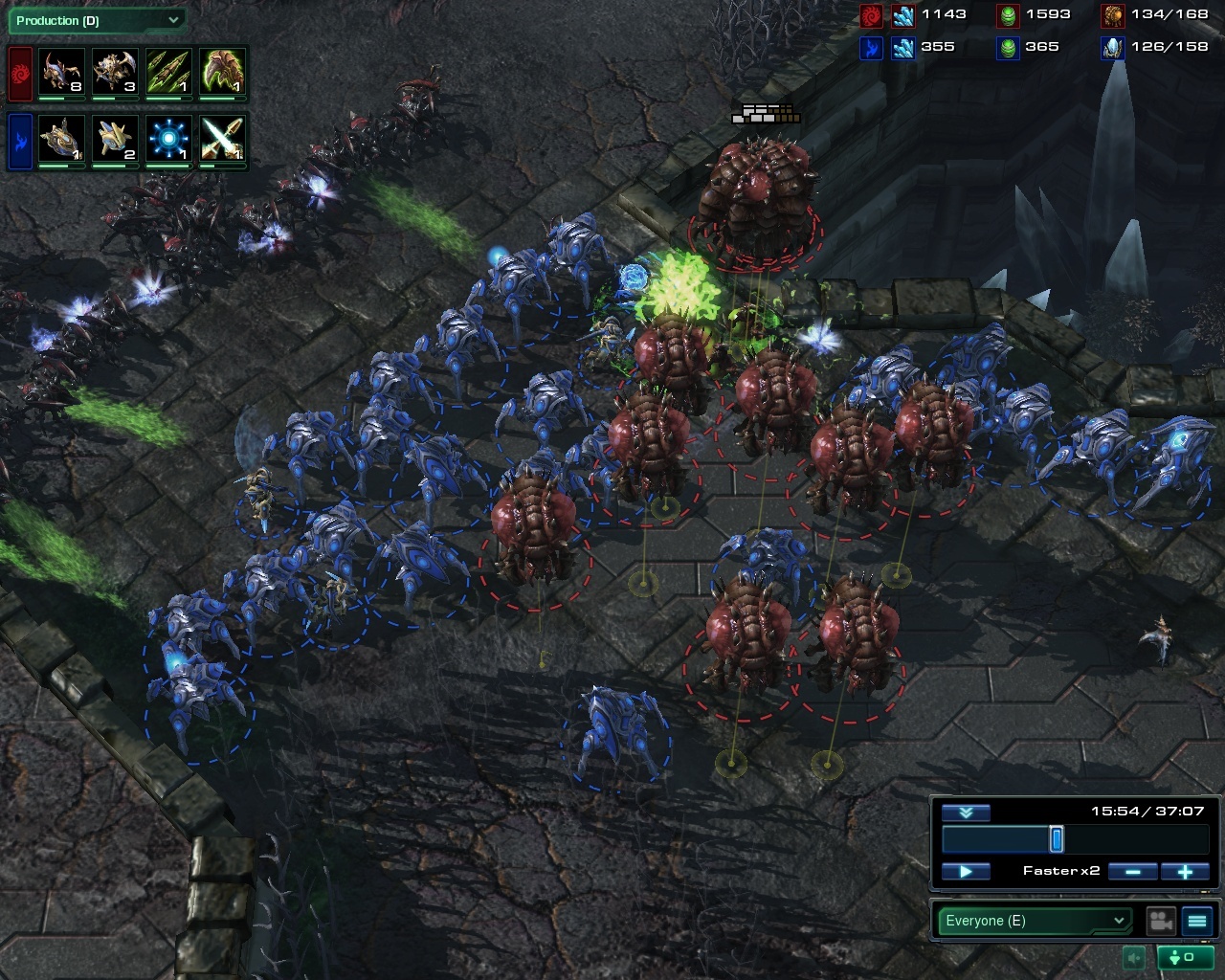Toggle the speaker sound button

click(x=1135, y=957)
